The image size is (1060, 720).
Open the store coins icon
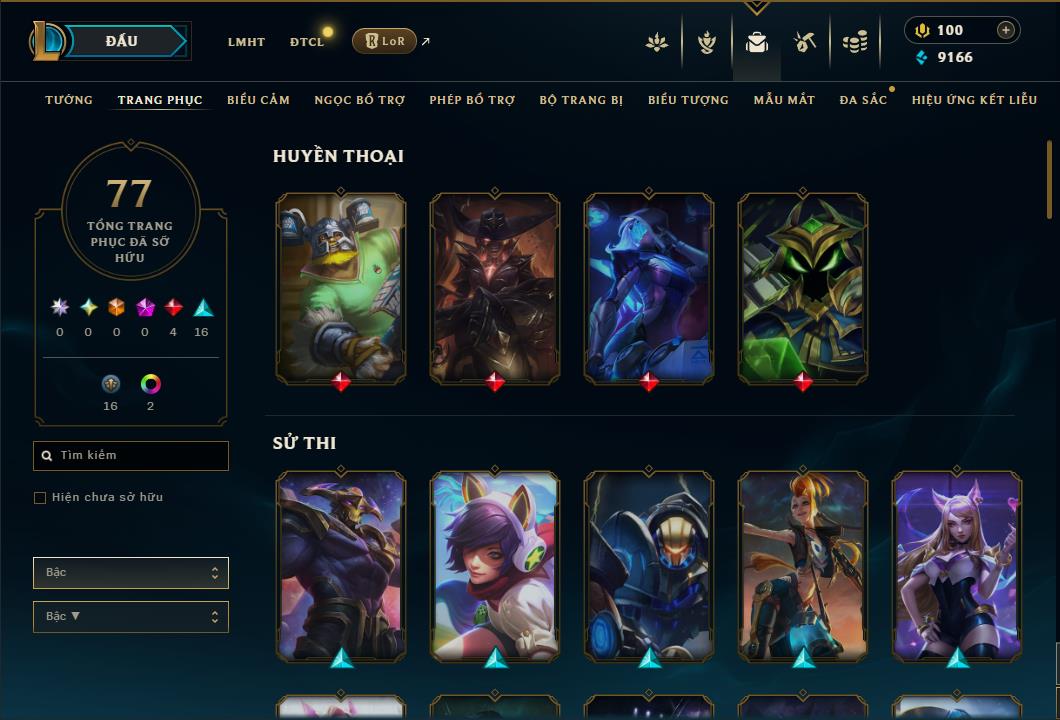pos(854,42)
